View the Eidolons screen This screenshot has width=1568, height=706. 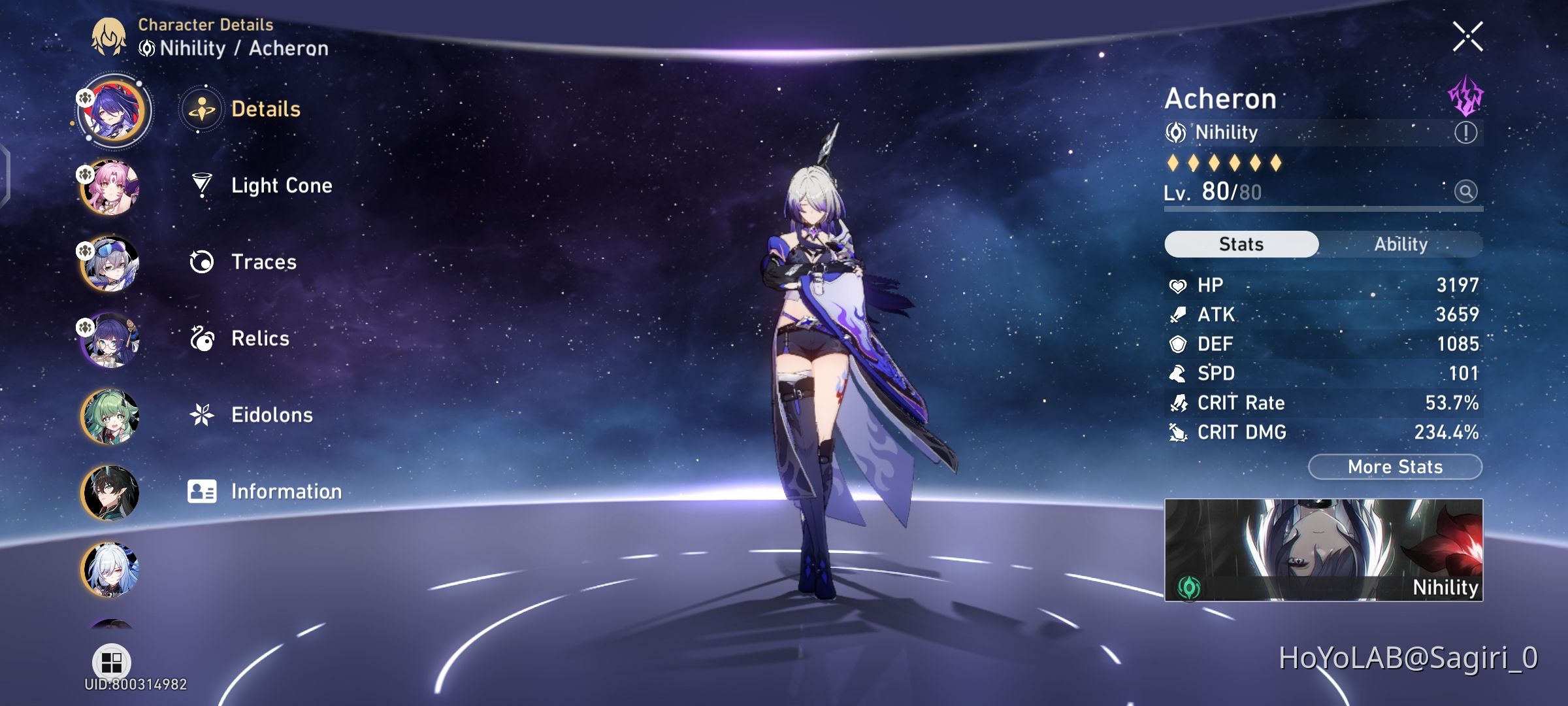point(272,414)
